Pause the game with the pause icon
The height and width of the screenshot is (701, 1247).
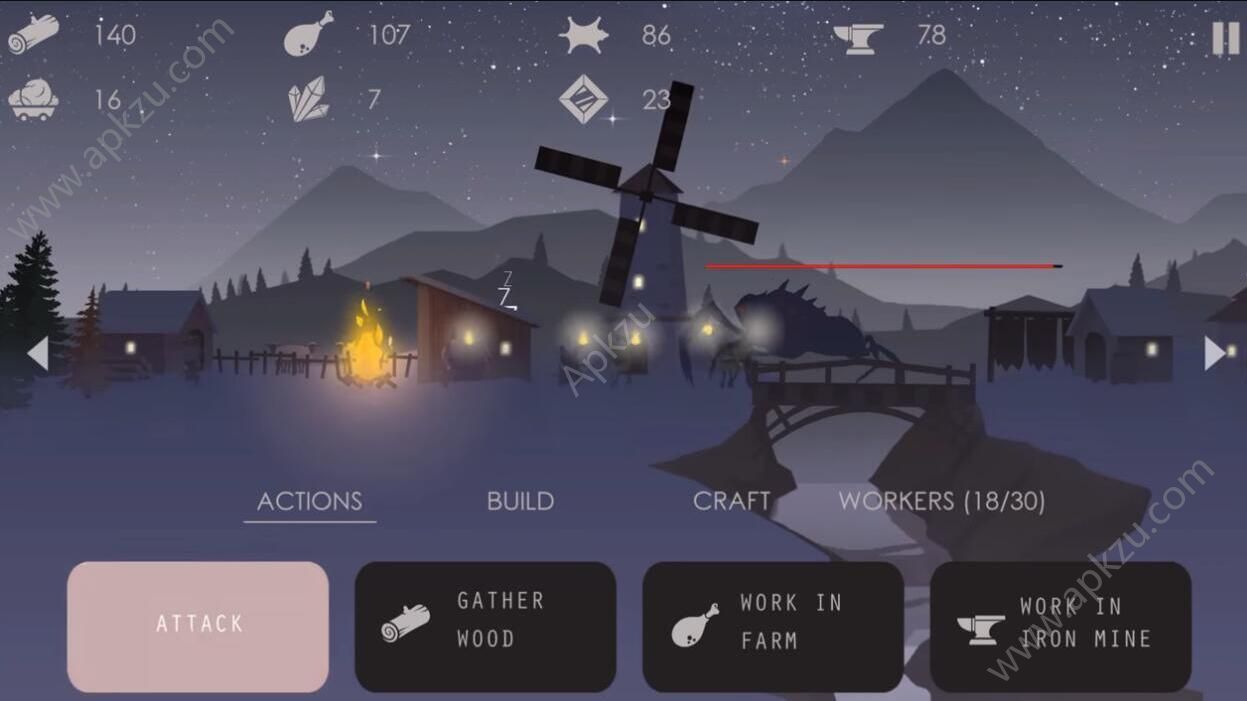1225,38
